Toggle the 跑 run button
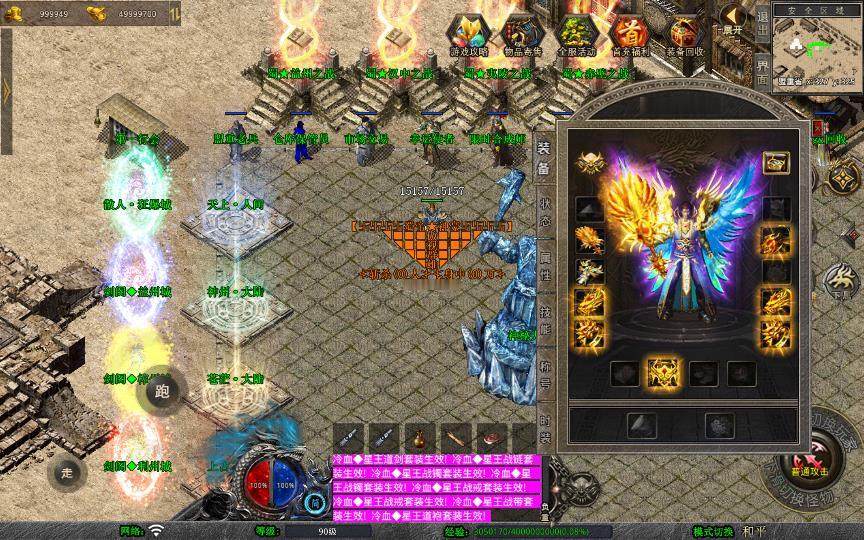 [164, 392]
